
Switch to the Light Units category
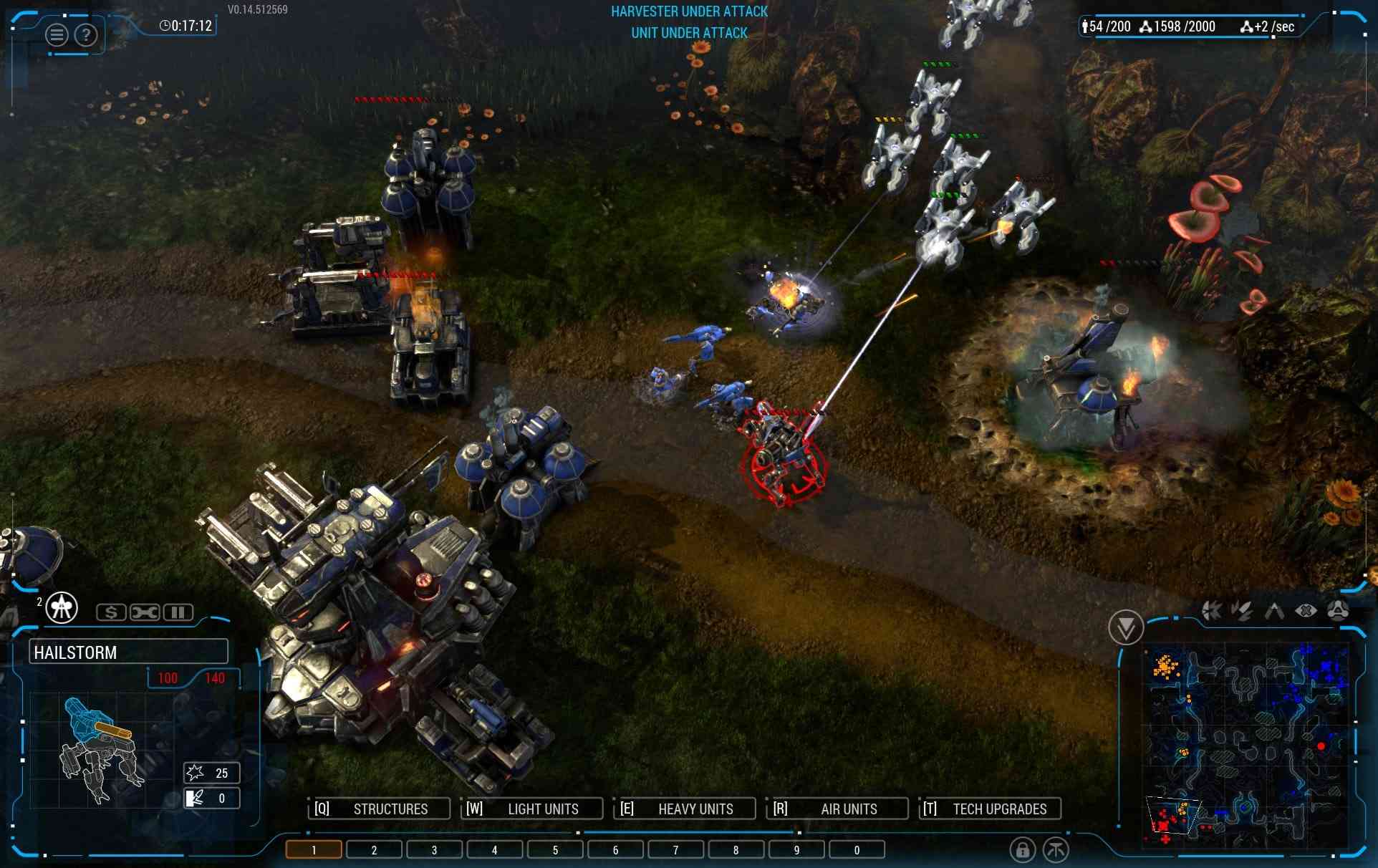(531, 809)
